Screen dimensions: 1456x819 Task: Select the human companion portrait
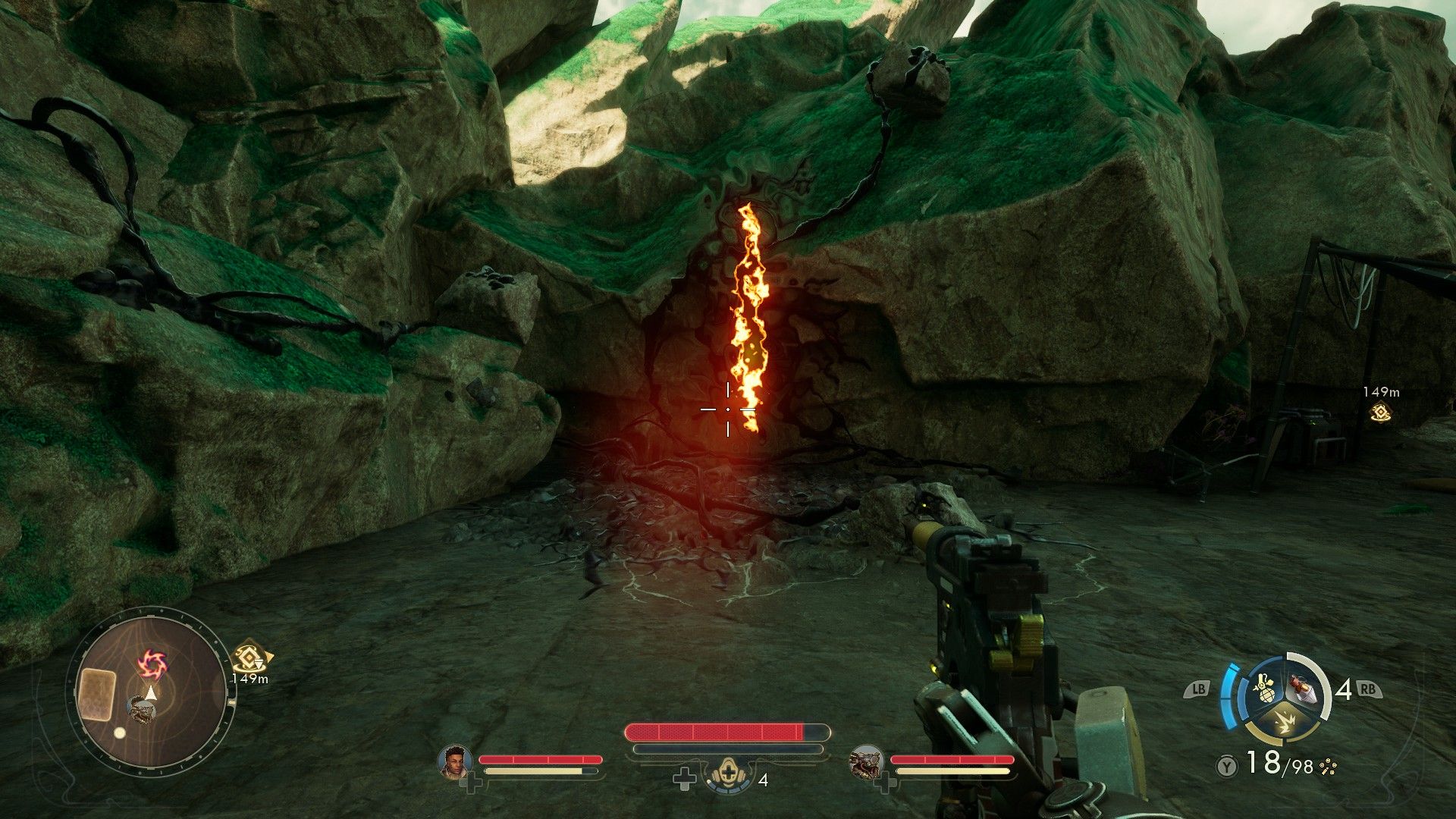(x=456, y=761)
